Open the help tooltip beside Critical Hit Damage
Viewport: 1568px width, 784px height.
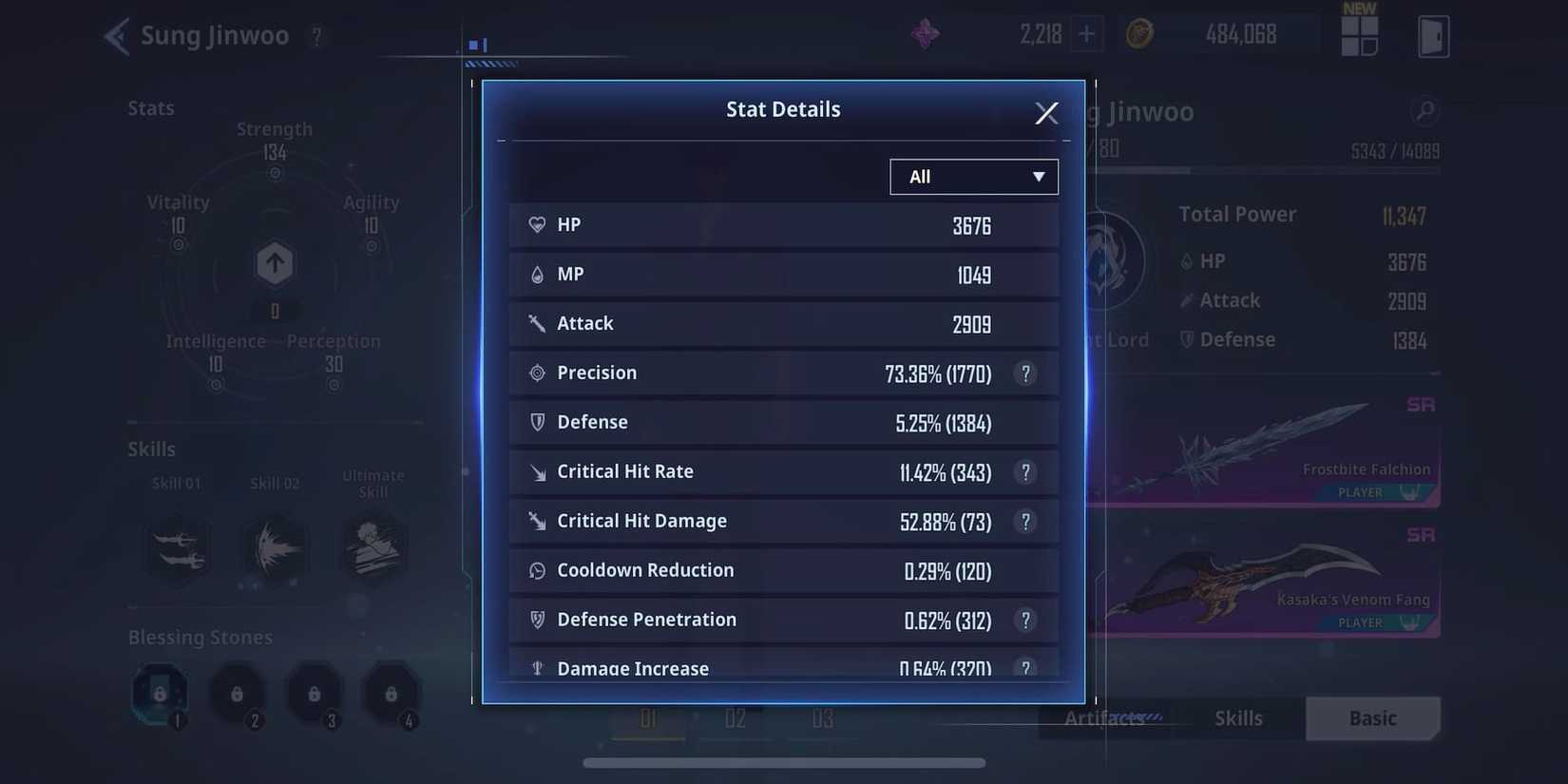click(1025, 522)
